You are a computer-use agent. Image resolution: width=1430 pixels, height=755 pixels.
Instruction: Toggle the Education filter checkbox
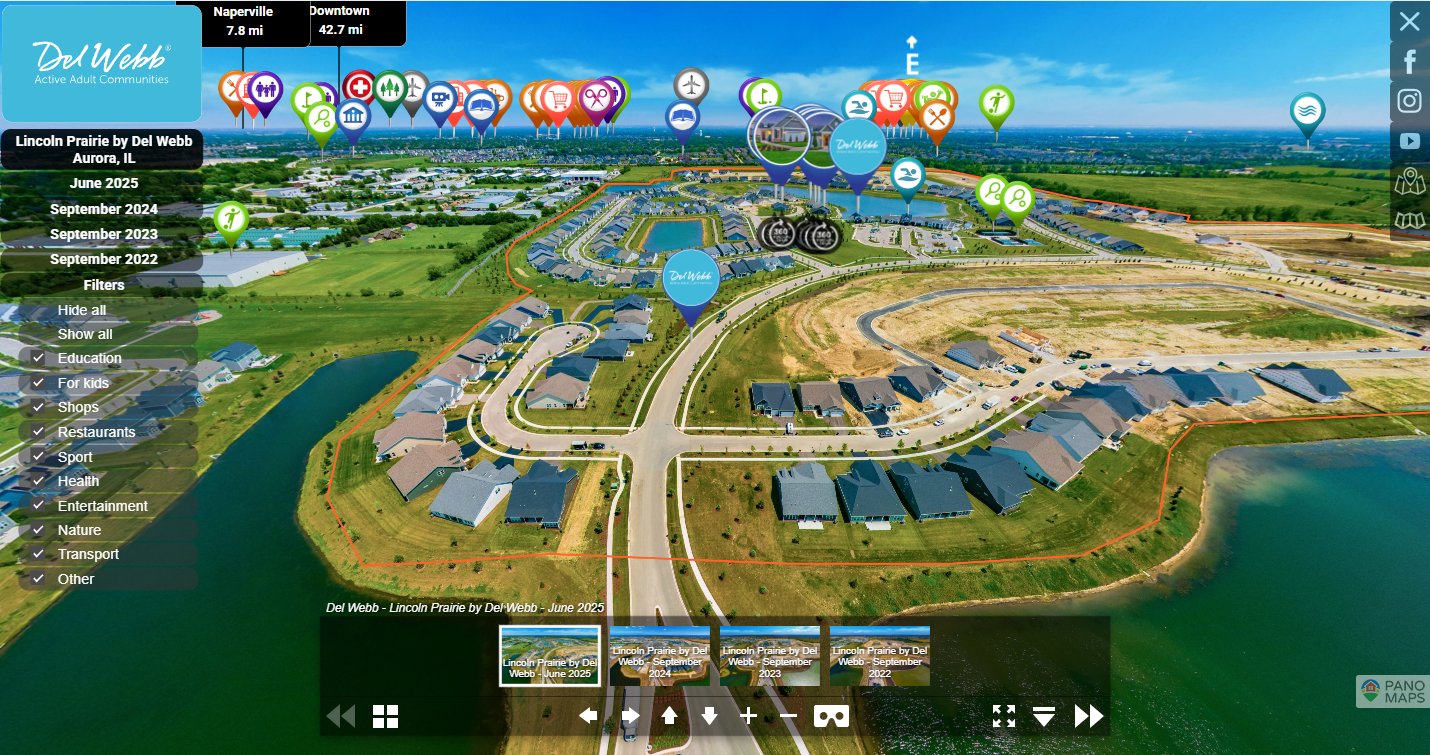[38, 358]
